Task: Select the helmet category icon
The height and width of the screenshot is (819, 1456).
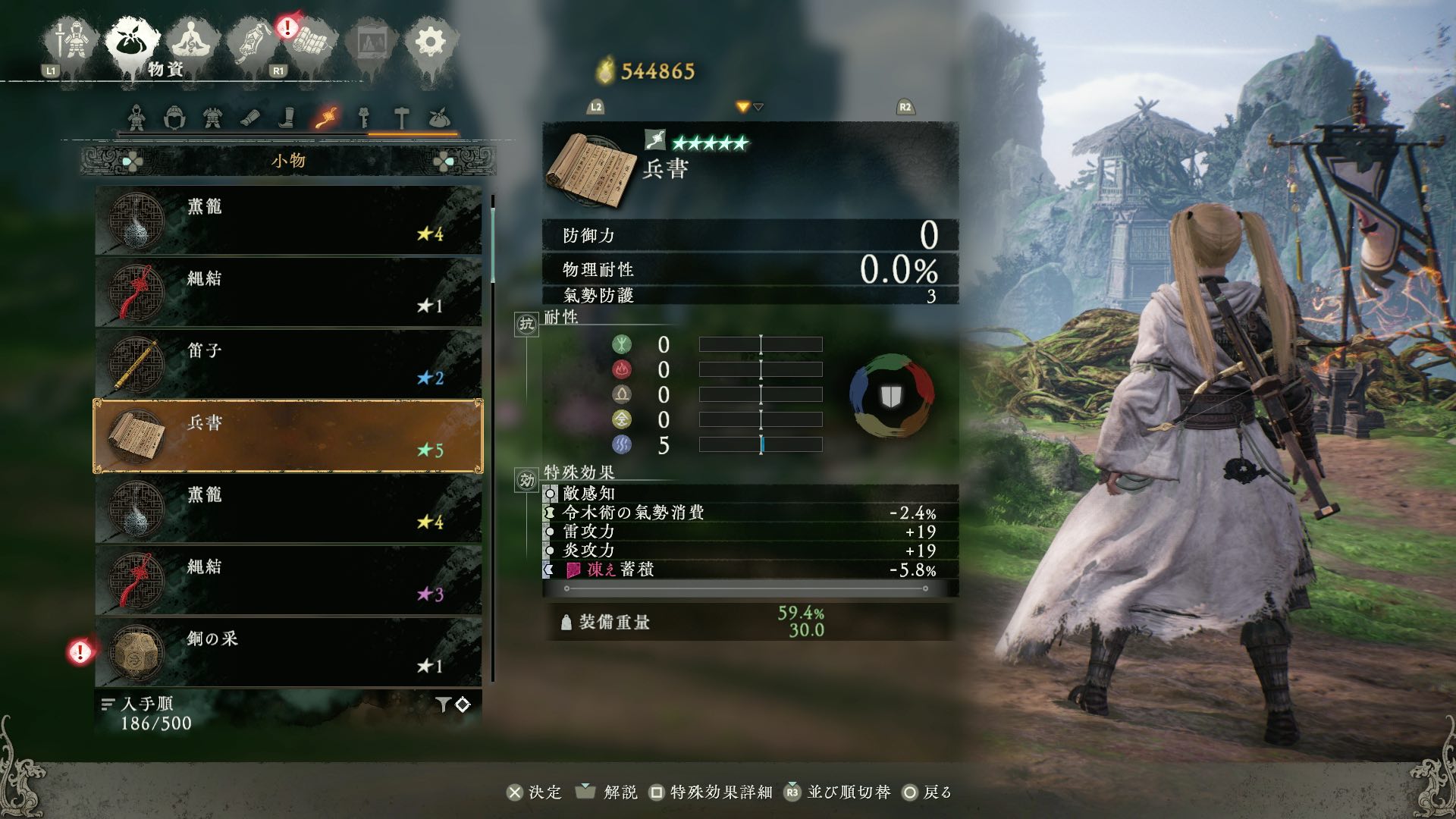Action: 174,118
